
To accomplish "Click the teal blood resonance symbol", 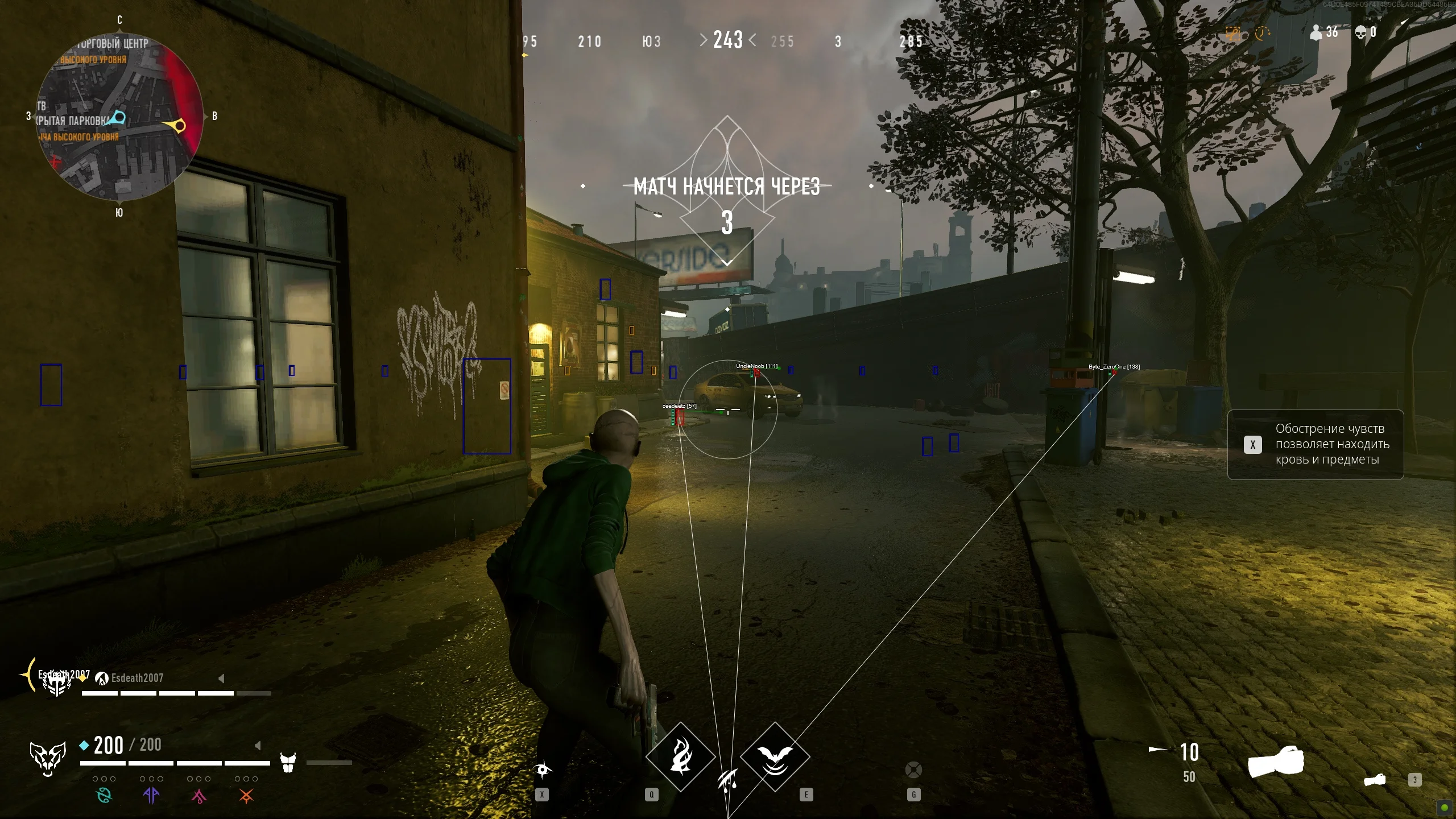I will tap(105, 795).
